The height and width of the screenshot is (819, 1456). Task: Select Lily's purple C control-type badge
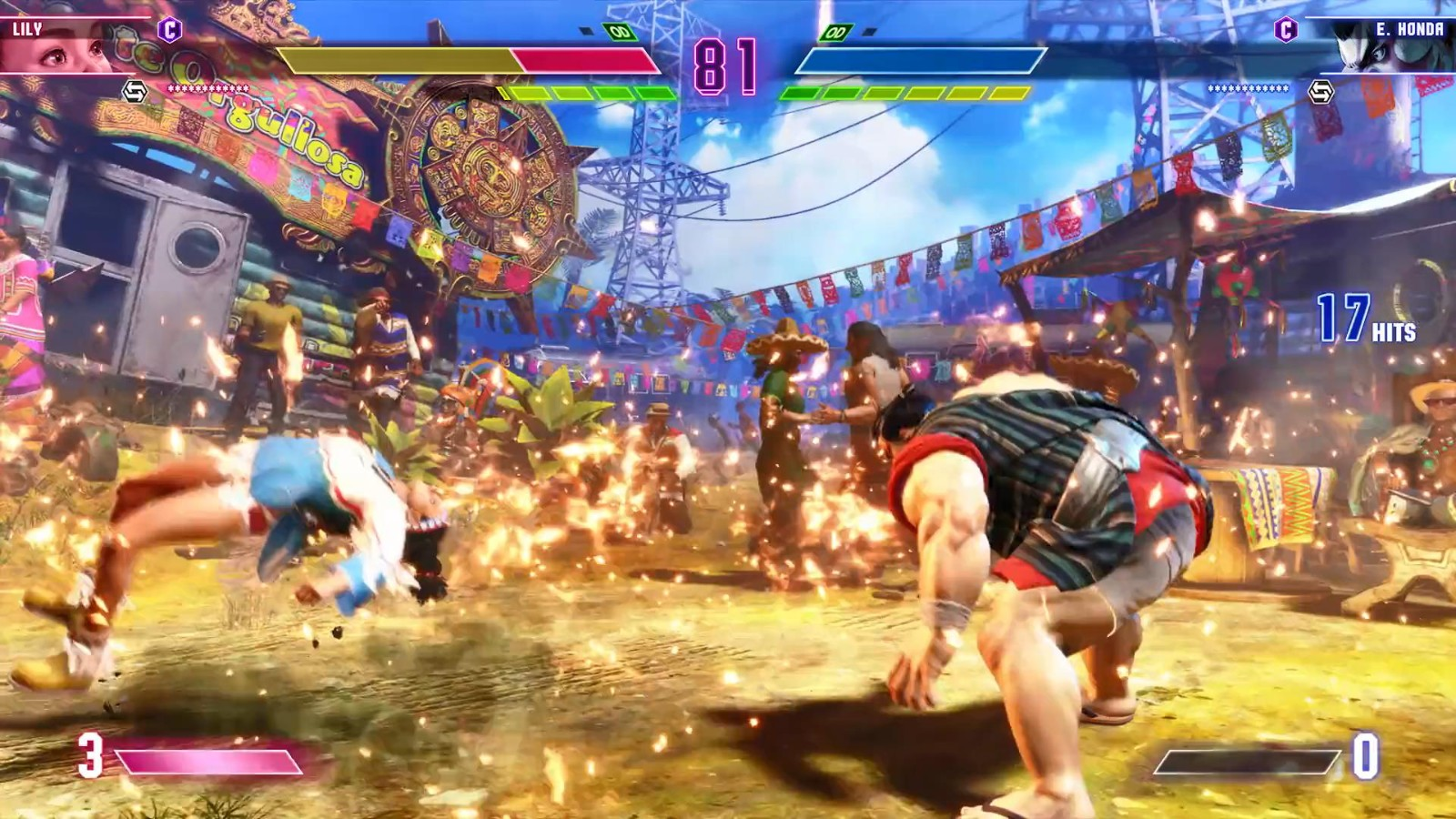tap(169, 30)
